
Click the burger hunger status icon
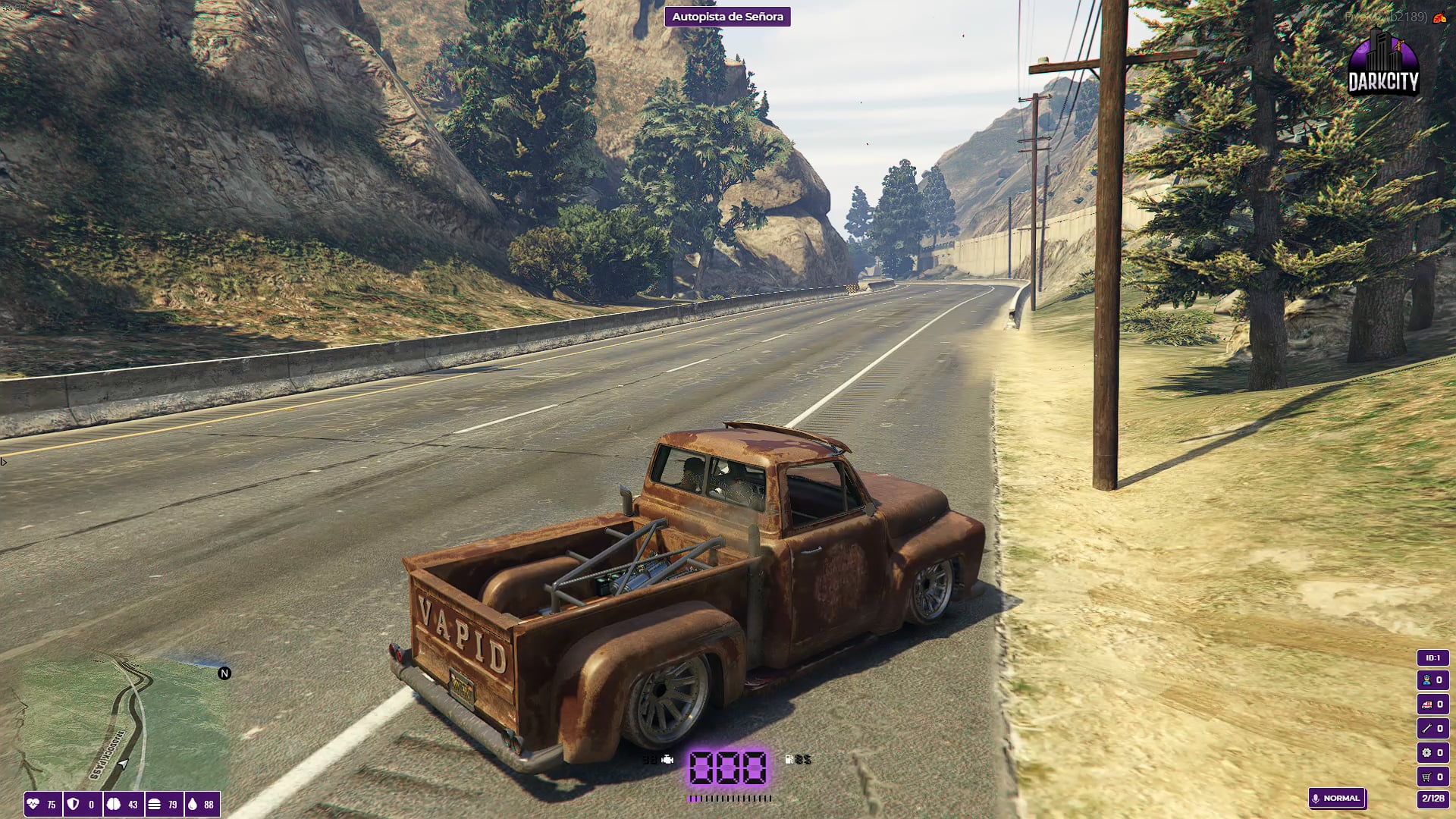click(x=154, y=805)
